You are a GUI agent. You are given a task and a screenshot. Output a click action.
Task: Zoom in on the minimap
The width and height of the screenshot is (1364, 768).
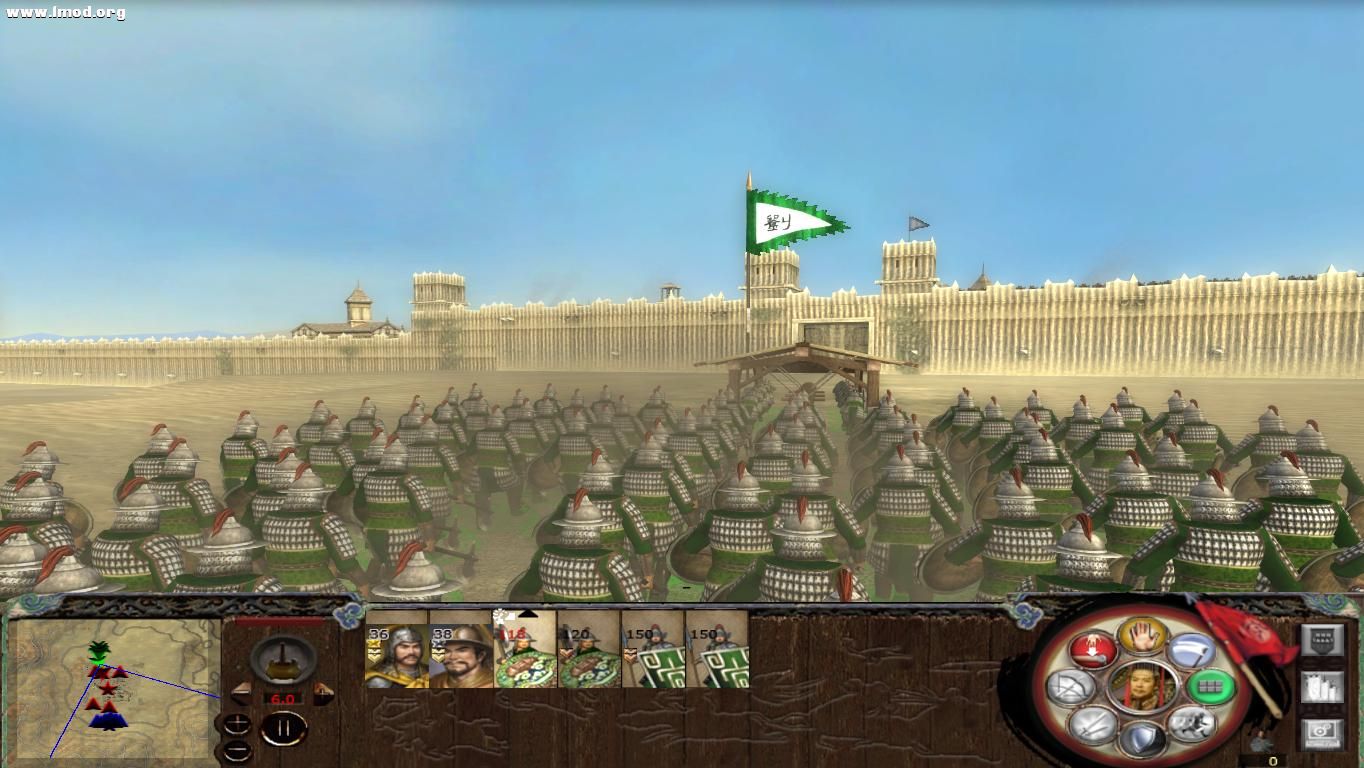tap(236, 724)
